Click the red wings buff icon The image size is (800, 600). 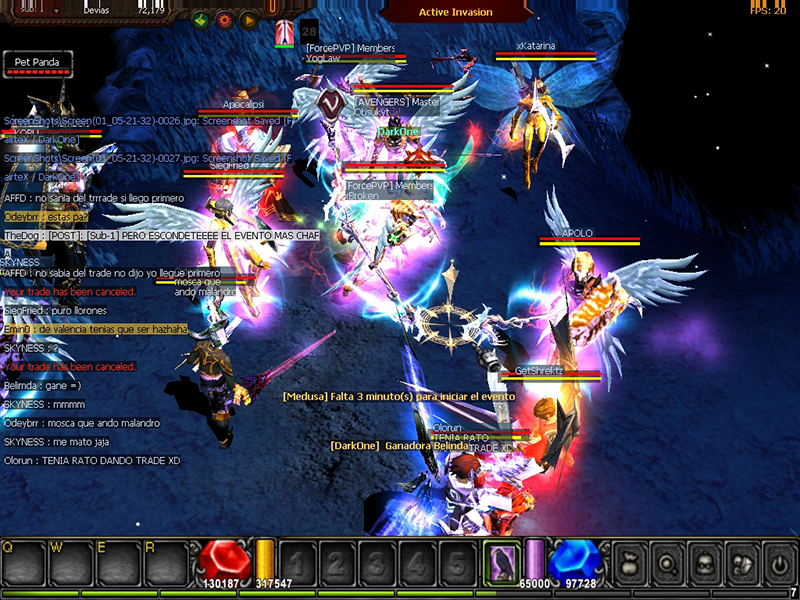286,31
